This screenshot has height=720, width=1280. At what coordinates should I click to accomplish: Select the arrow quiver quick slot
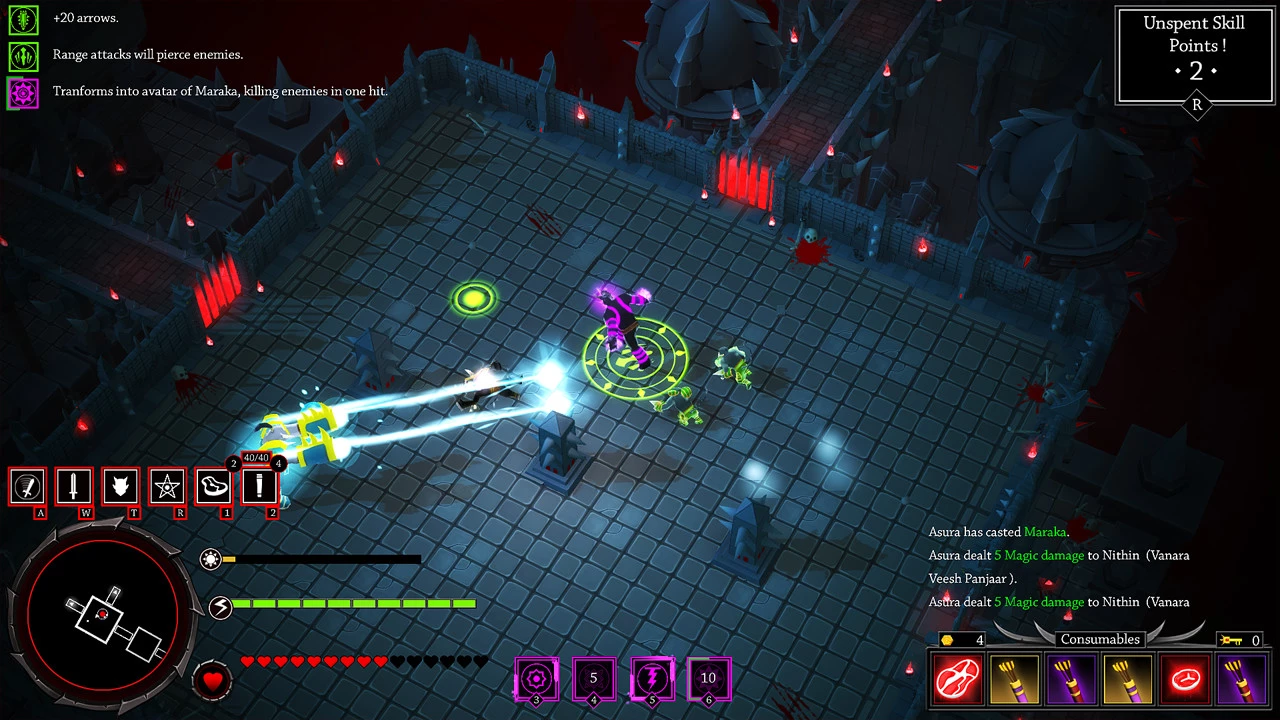(x=260, y=487)
